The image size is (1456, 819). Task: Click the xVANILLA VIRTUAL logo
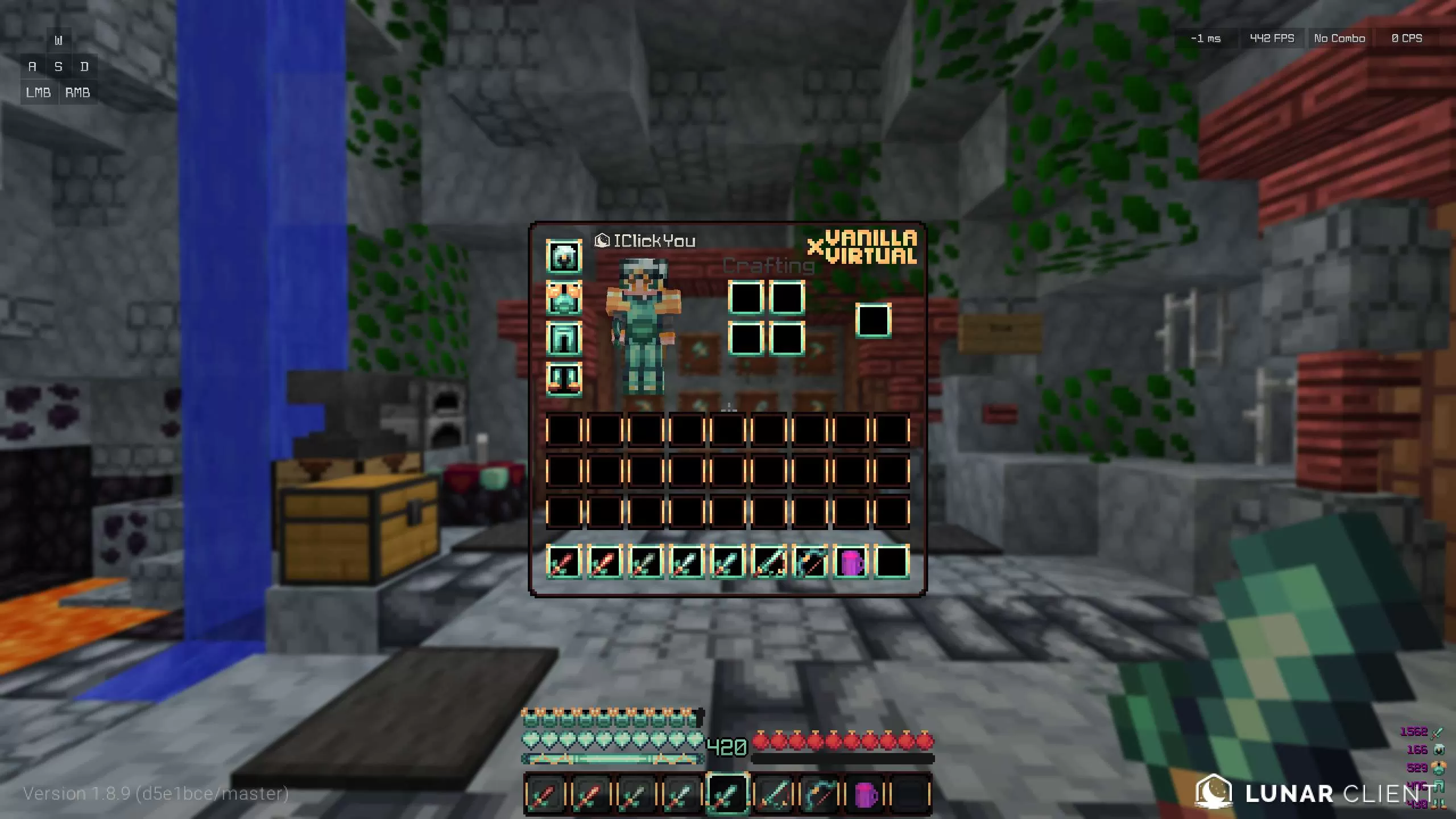tap(862, 249)
